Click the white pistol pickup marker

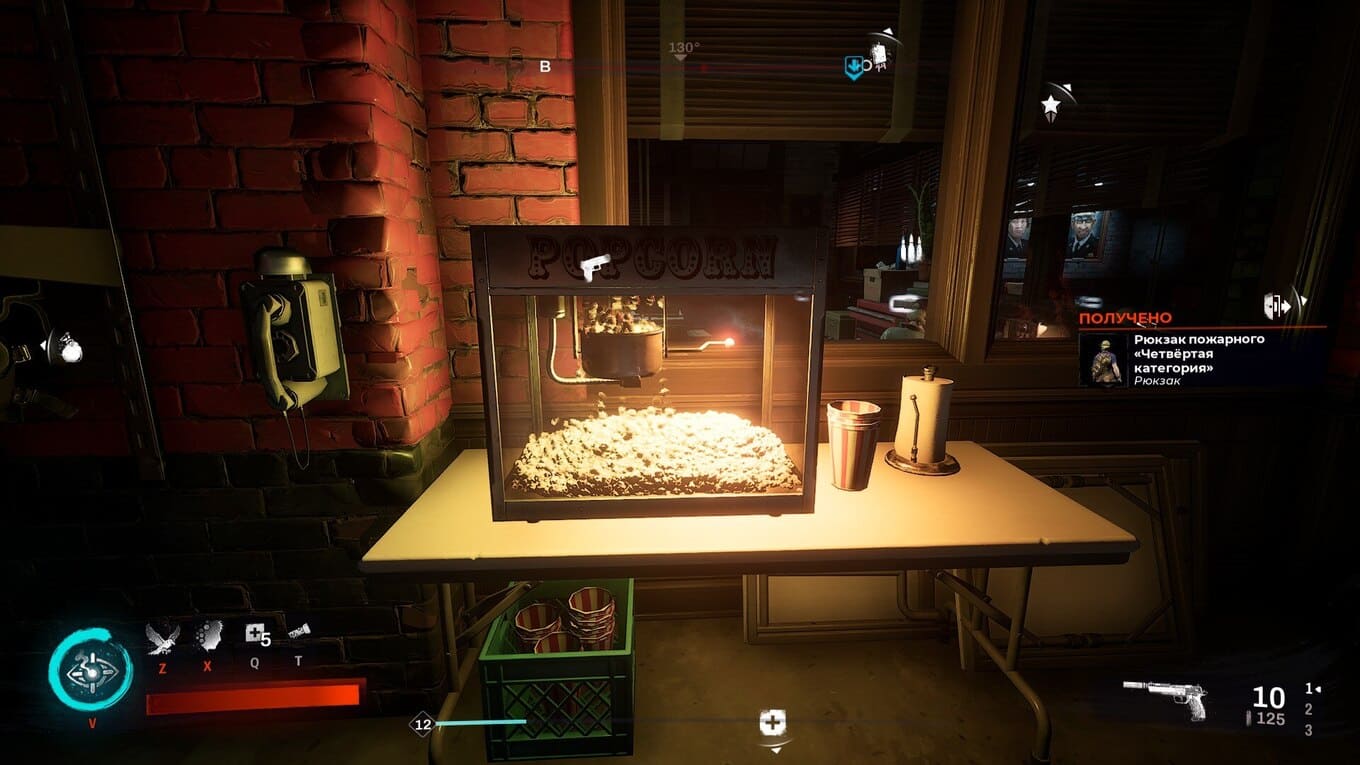pyautogui.click(x=595, y=266)
